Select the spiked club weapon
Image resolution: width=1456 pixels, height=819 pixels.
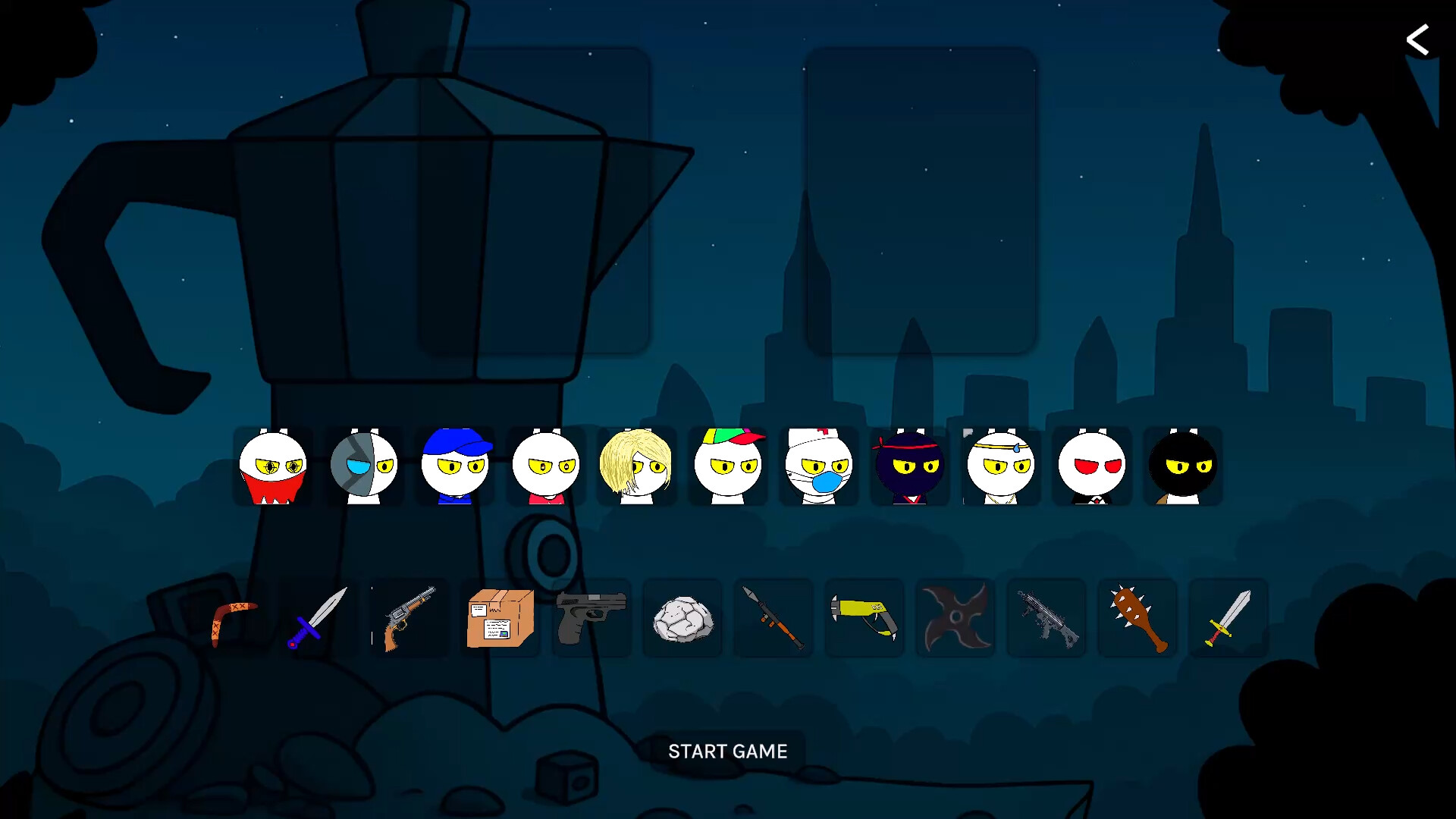pos(1137,618)
